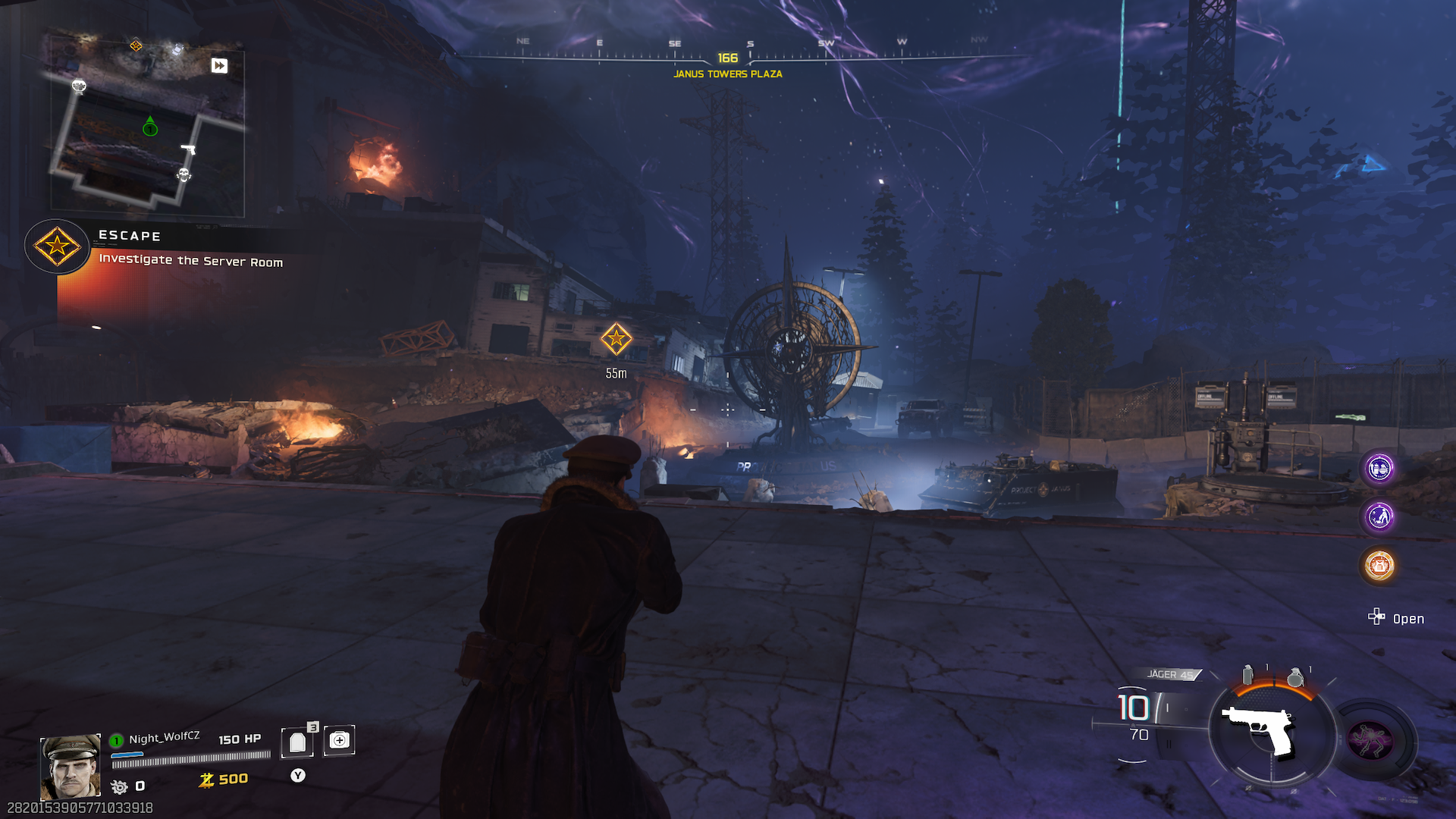The image size is (1456, 819).
Task: Activate the purple field upgrade ability
Action: point(1370,739)
